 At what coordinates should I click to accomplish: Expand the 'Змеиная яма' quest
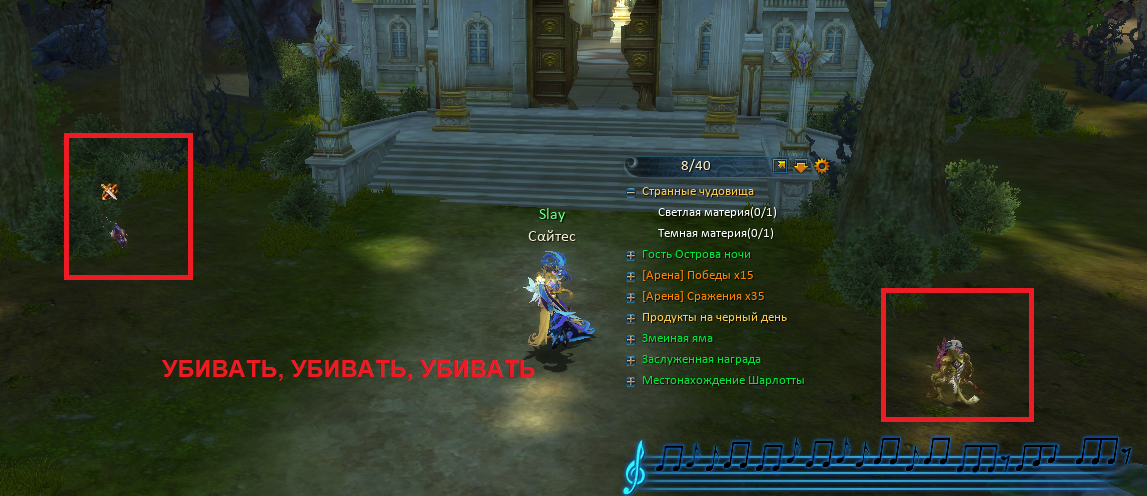tap(631, 339)
